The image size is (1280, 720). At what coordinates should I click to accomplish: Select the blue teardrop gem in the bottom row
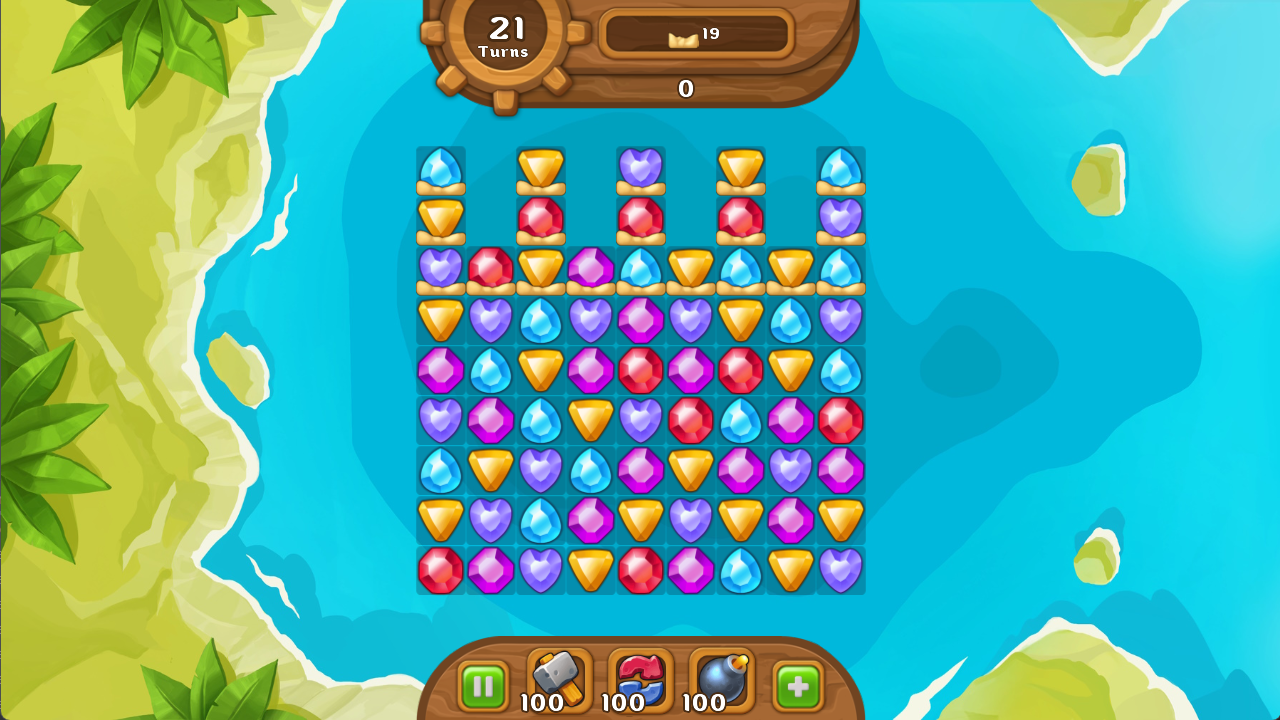740,569
